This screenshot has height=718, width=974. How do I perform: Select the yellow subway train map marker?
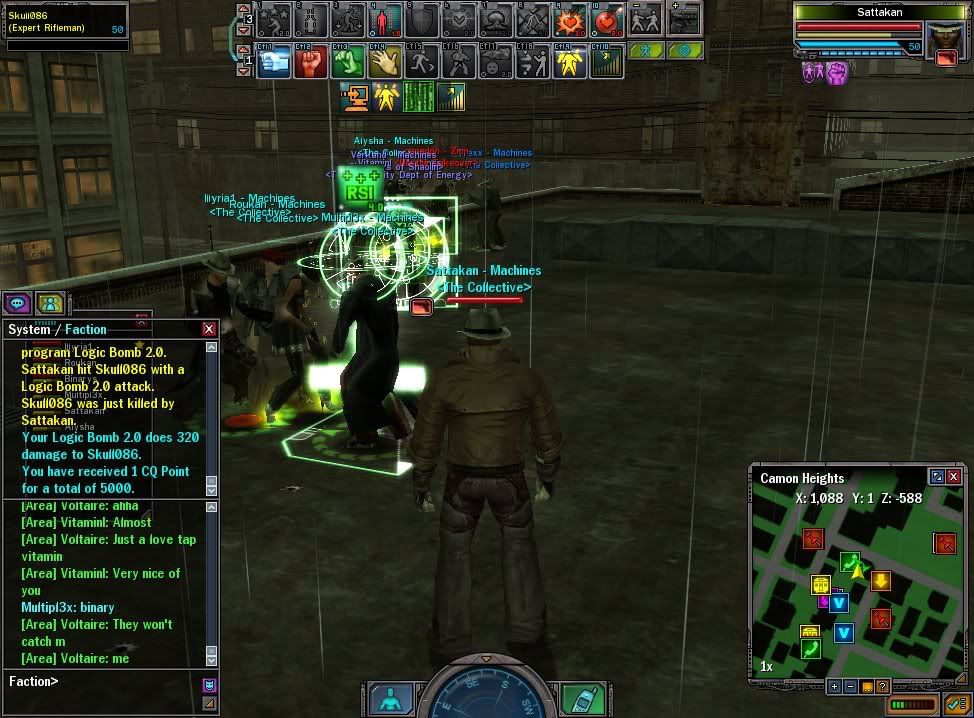click(821, 585)
